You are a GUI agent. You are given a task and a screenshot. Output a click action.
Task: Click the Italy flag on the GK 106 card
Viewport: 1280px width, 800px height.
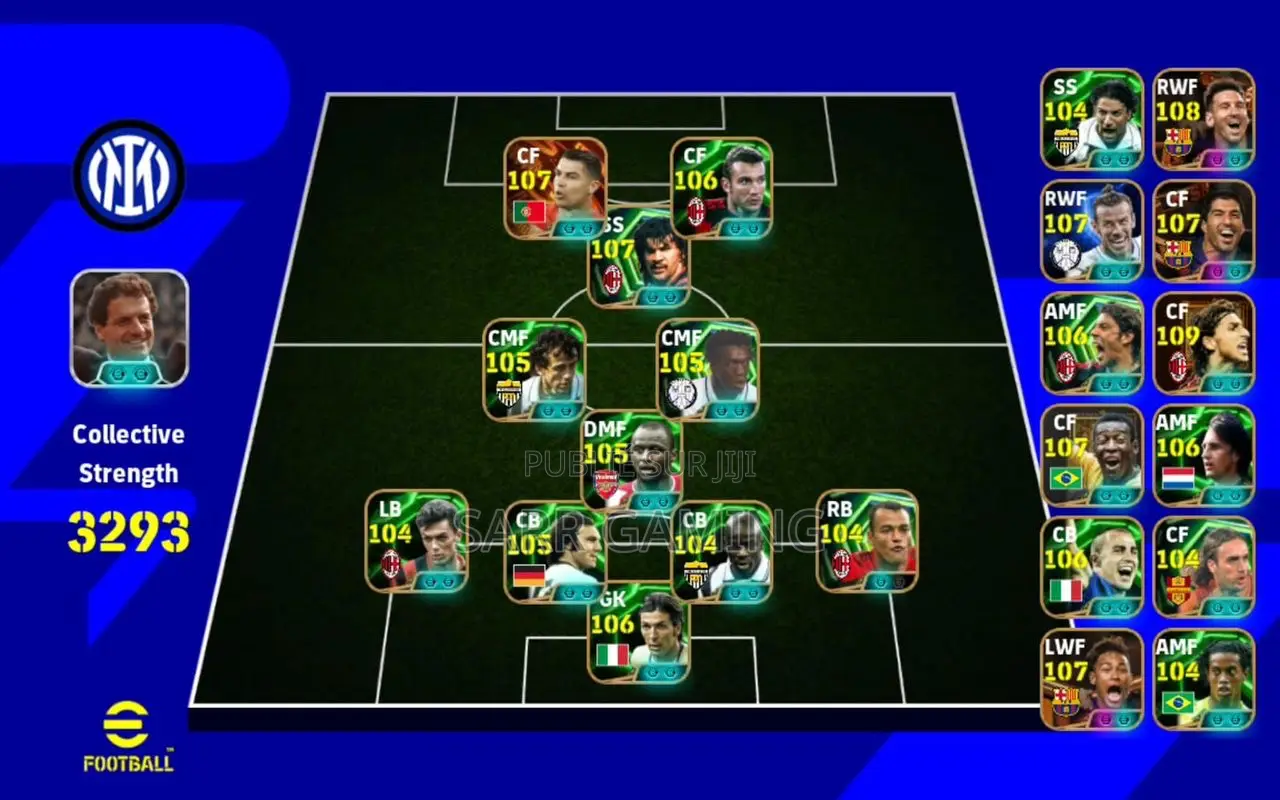[613, 657]
